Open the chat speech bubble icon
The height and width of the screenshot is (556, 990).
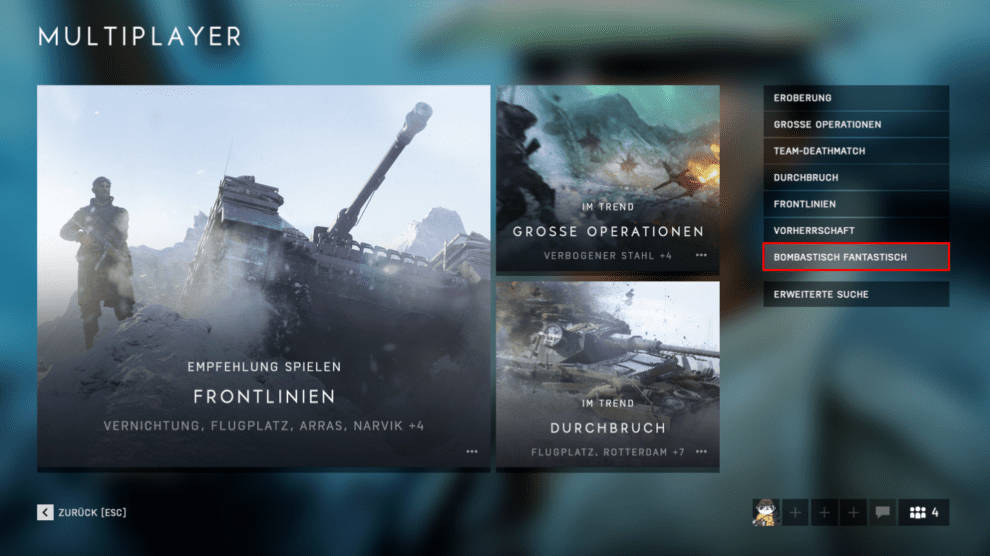tap(882, 513)
